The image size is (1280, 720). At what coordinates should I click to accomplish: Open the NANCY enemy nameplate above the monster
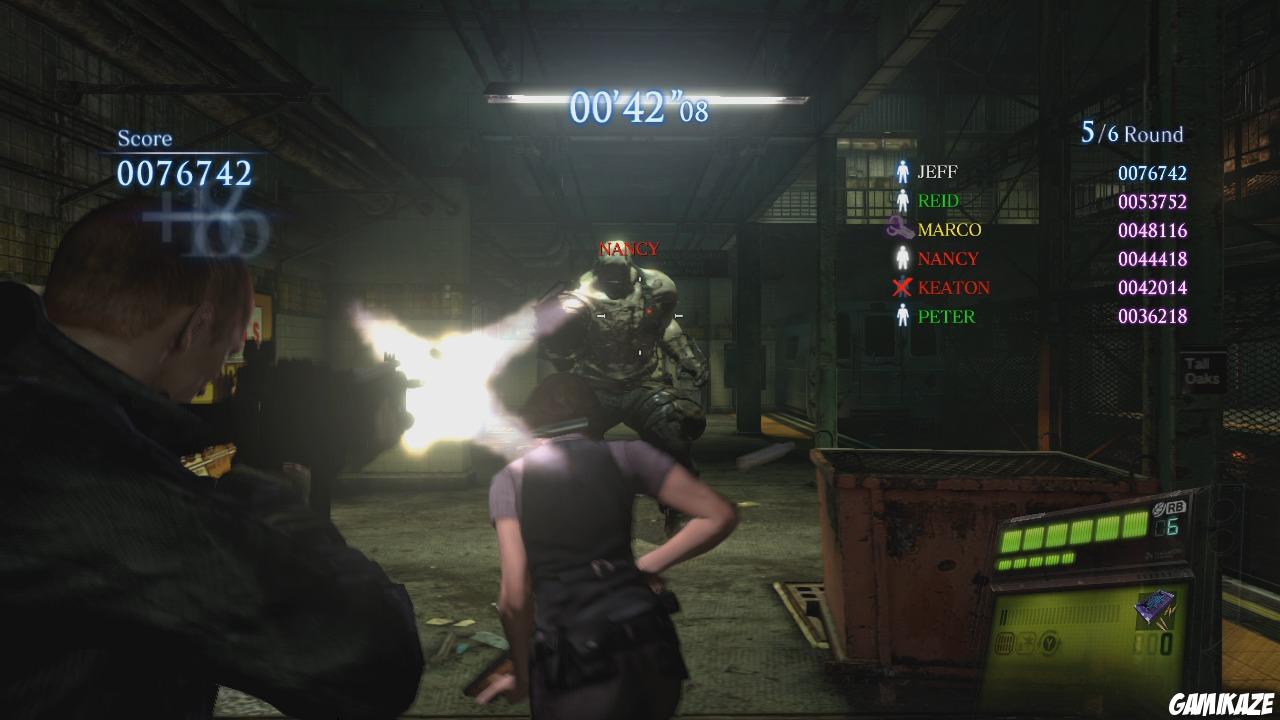(628, 248)
